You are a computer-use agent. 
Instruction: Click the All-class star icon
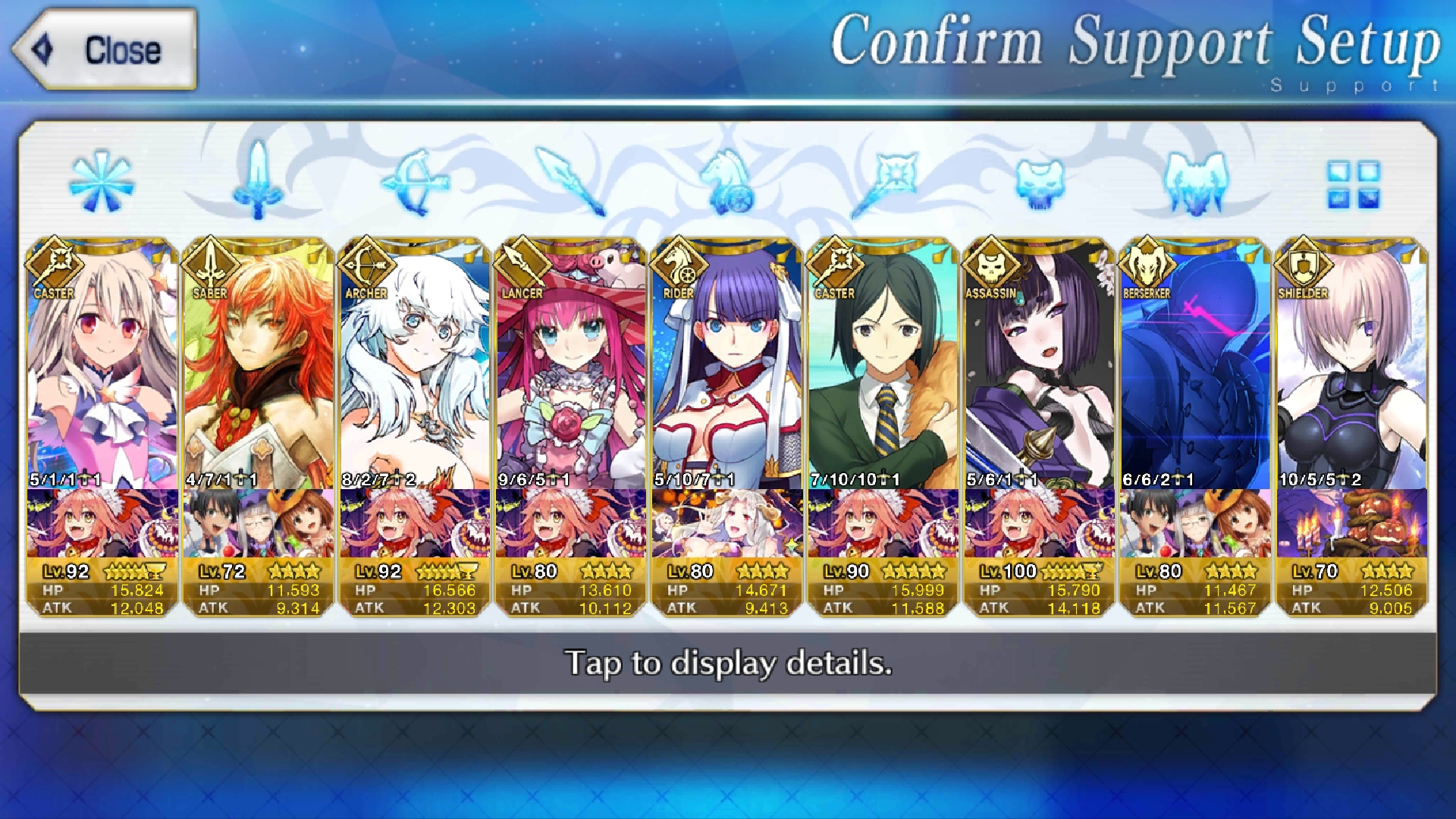click(102, 182)
